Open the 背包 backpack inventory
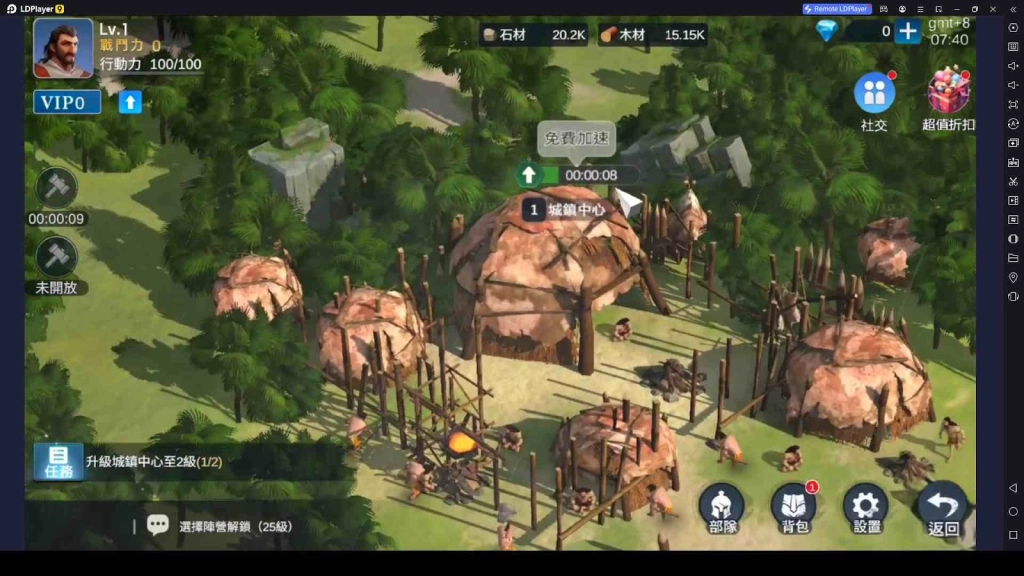This screenshot has height=576, width=1024. [794, 507]
